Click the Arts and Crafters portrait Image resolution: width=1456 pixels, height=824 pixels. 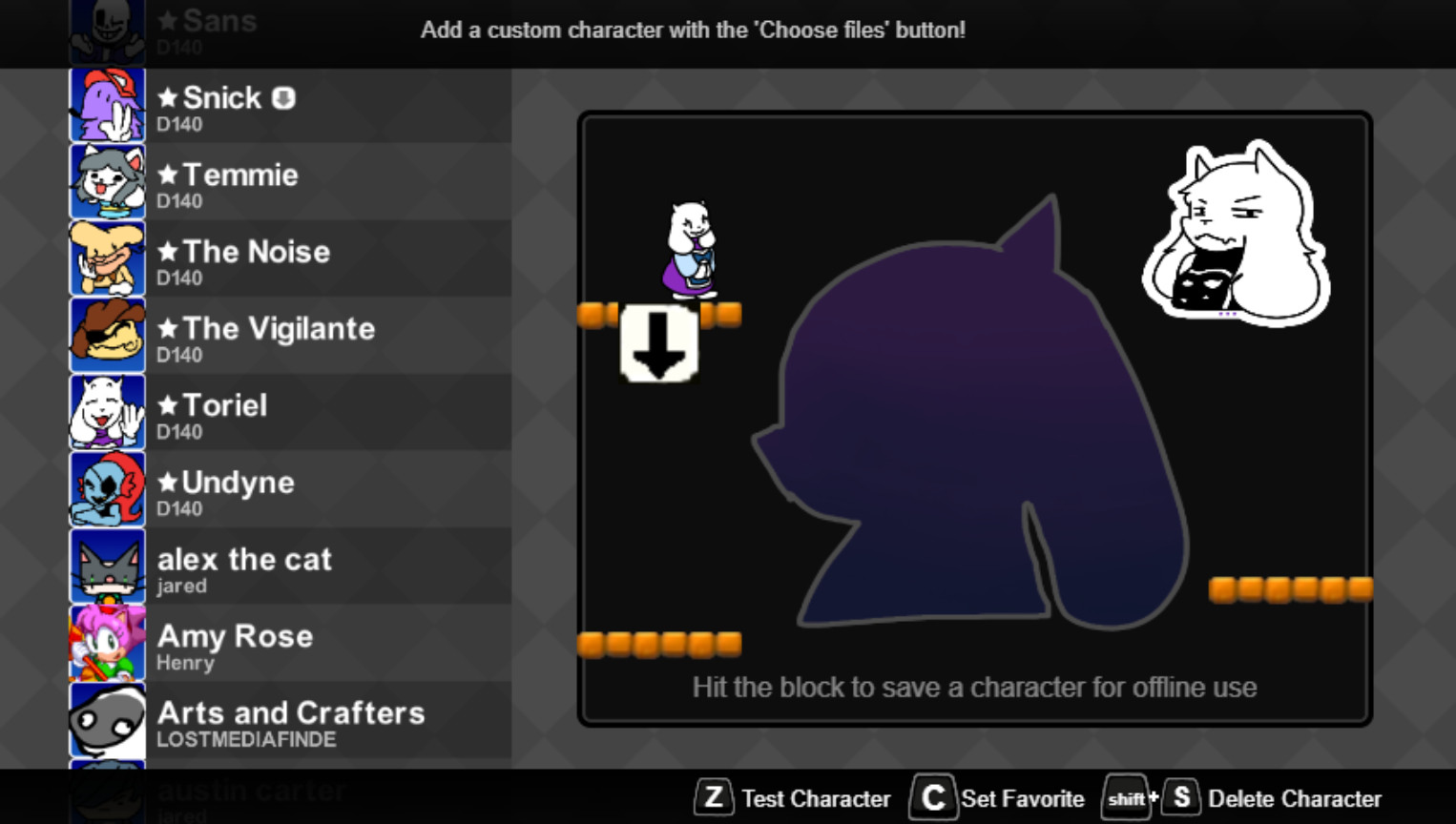[x=107, y=719]
